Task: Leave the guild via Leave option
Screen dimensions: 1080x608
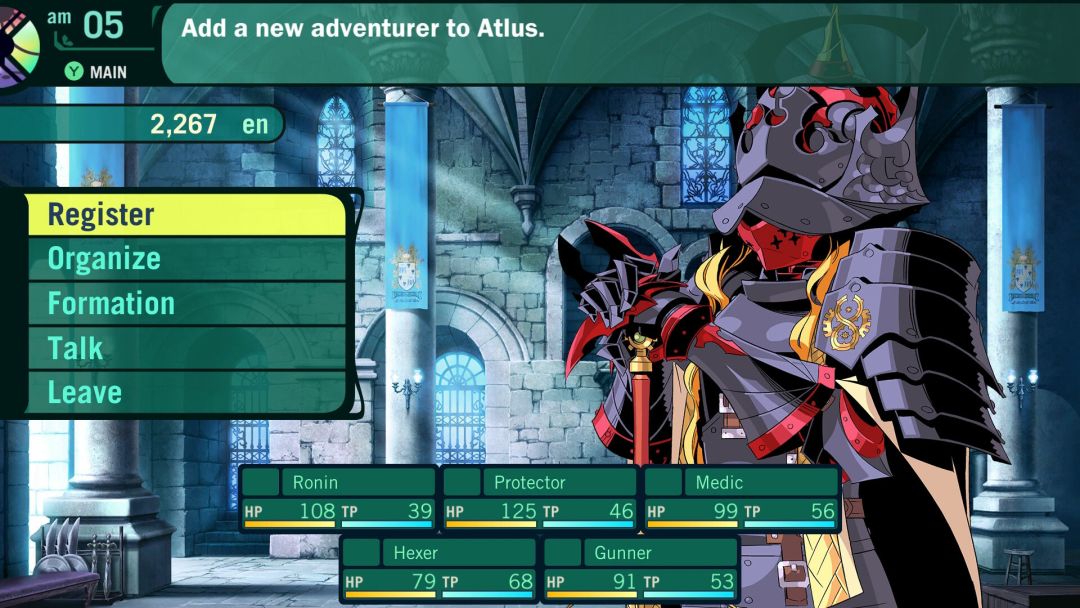Action: pos(185,392)
